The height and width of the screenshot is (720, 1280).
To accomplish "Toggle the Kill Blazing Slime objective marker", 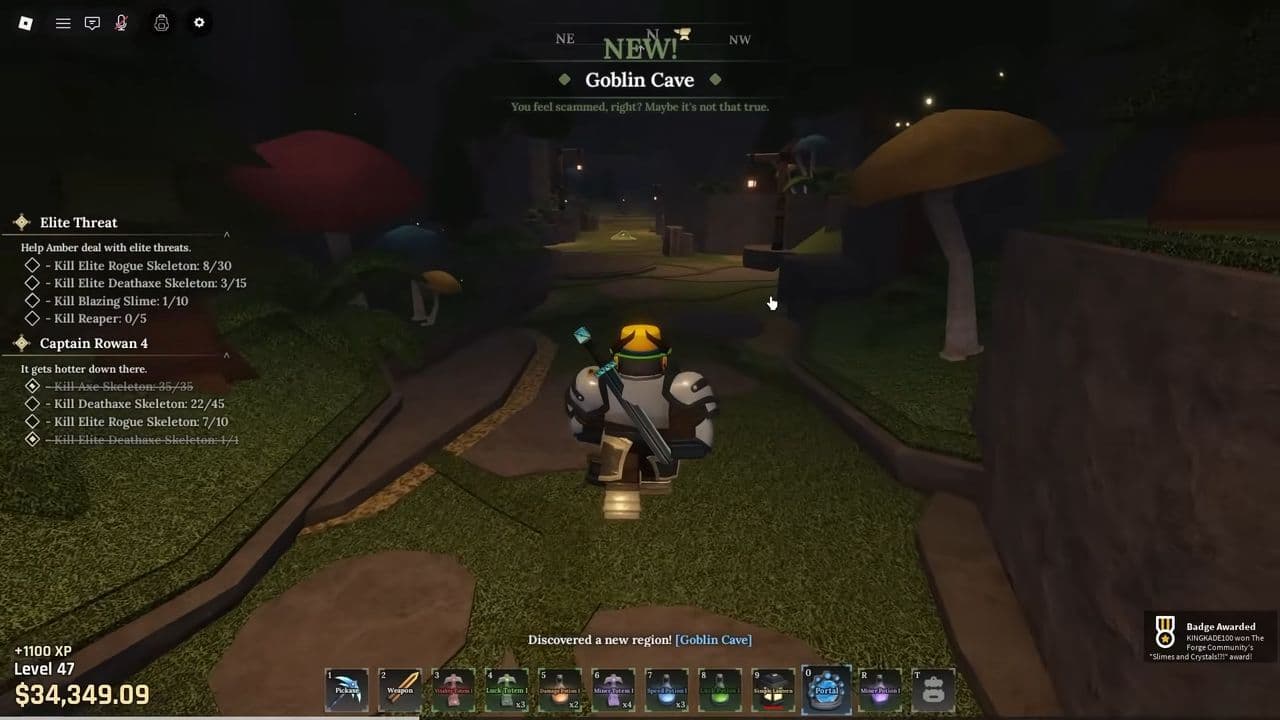I will tap(31, 300).
